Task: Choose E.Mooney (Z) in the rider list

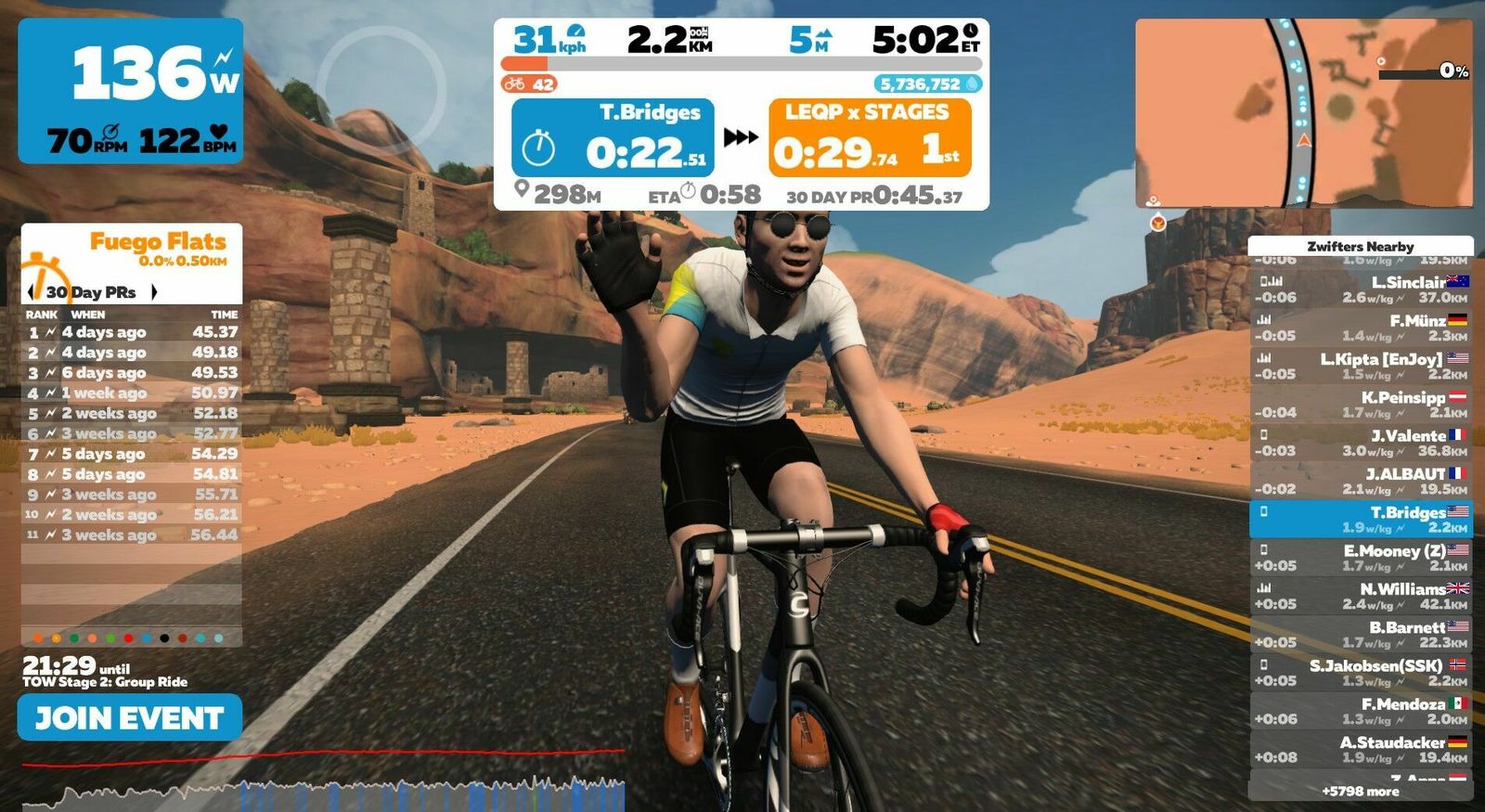Action: (1360, 558)
